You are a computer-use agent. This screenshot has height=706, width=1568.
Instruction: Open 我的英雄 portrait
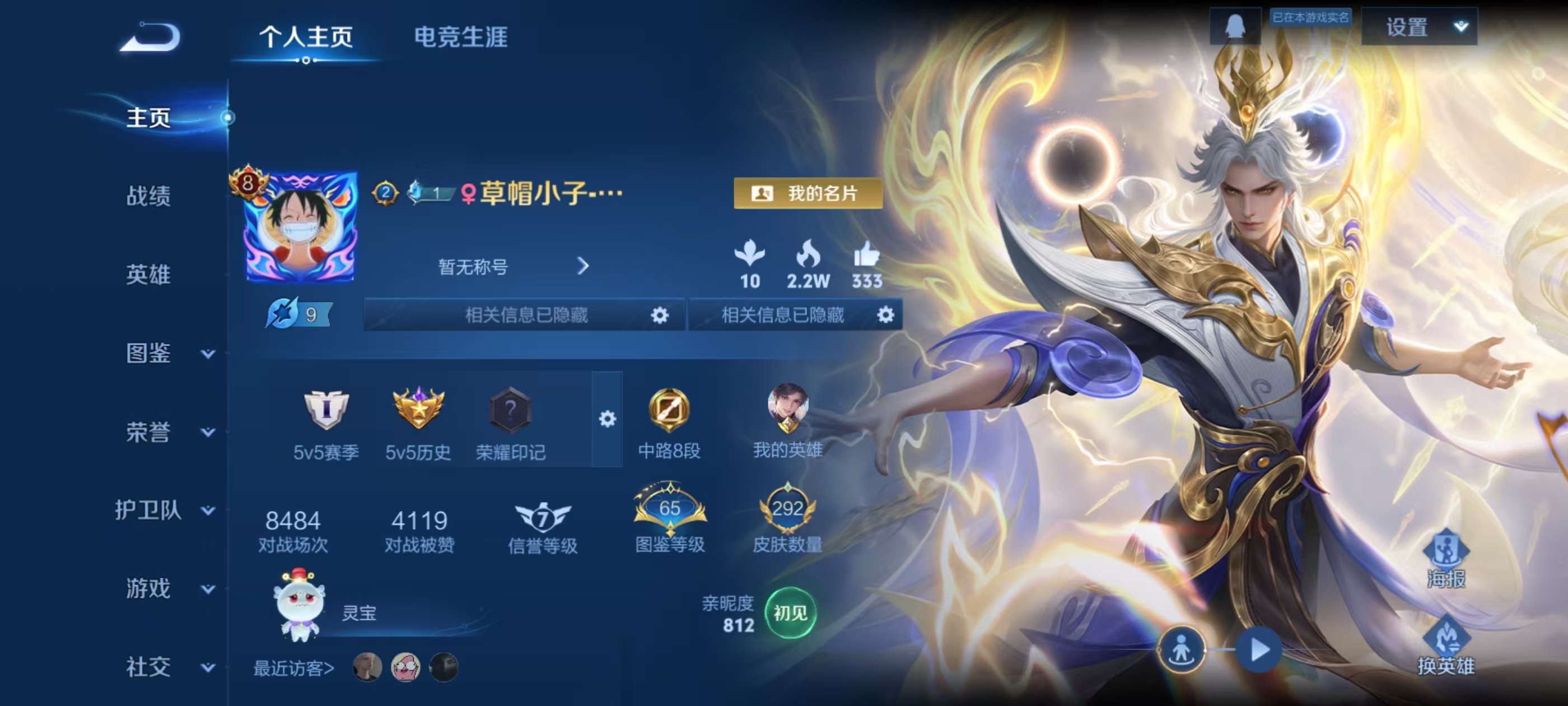pos(787,407)
